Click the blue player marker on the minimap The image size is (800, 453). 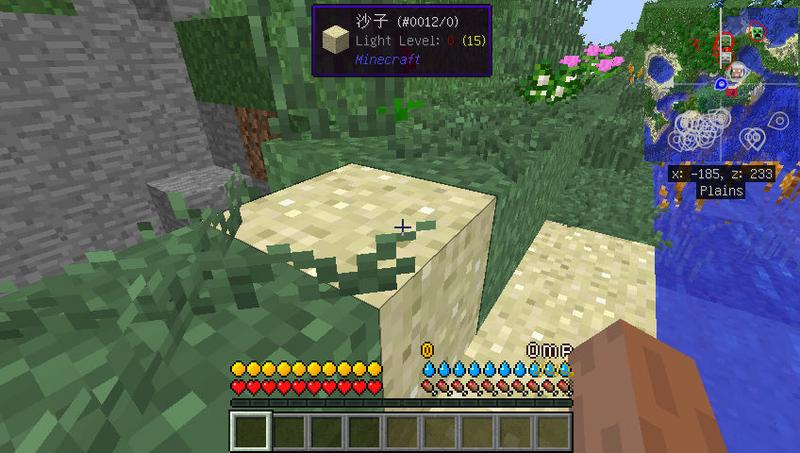tap(720, 83)
